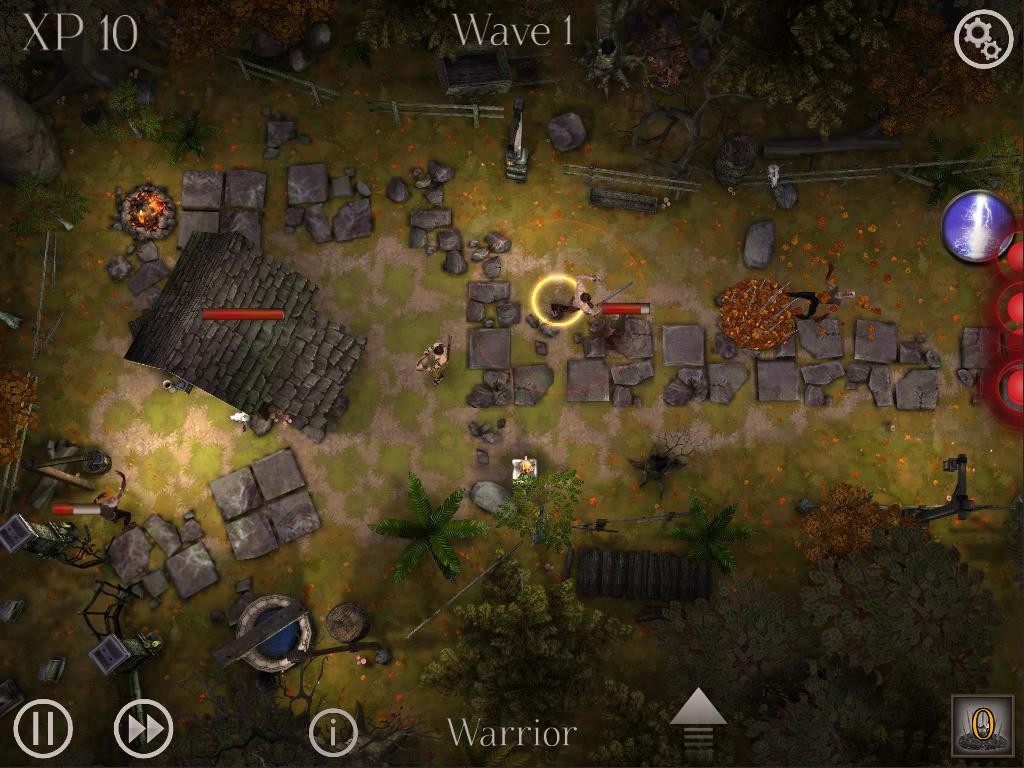Activate the lightning strike ability orb
The image size is (1024, 768).
[x=977, y=226]
